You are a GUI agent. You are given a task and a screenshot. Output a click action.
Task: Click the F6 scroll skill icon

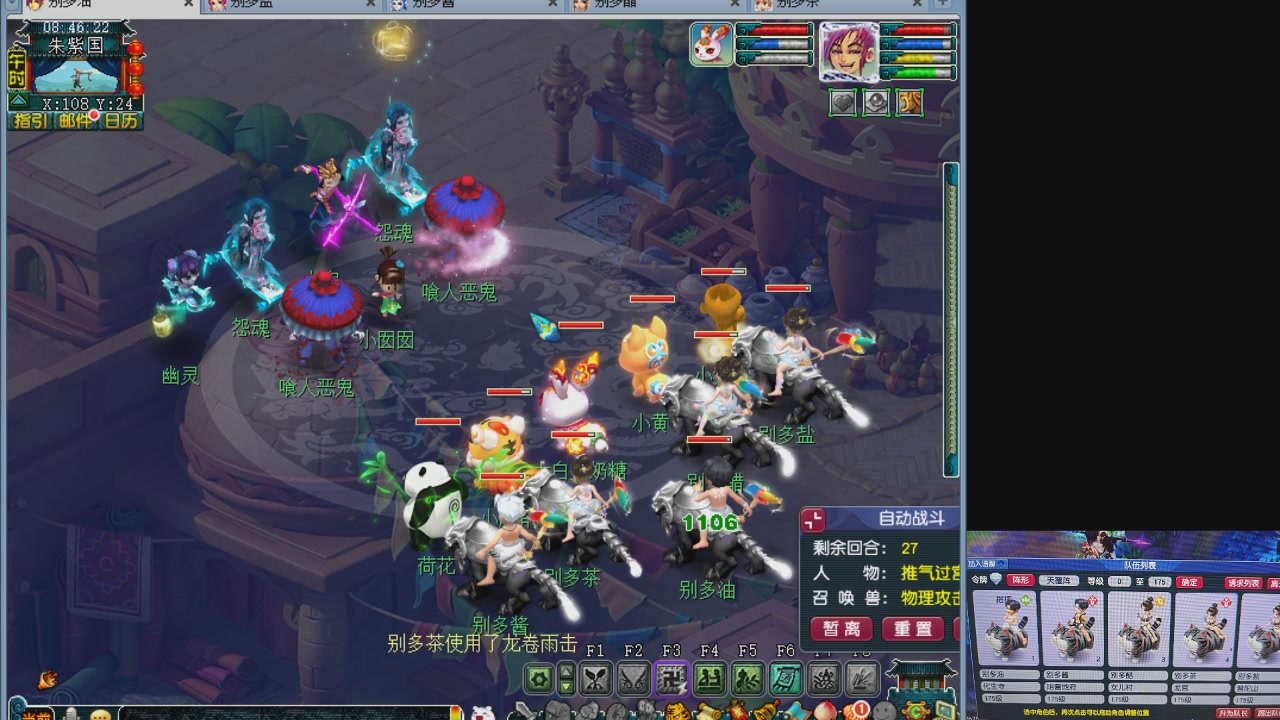[x=787, y=676]
